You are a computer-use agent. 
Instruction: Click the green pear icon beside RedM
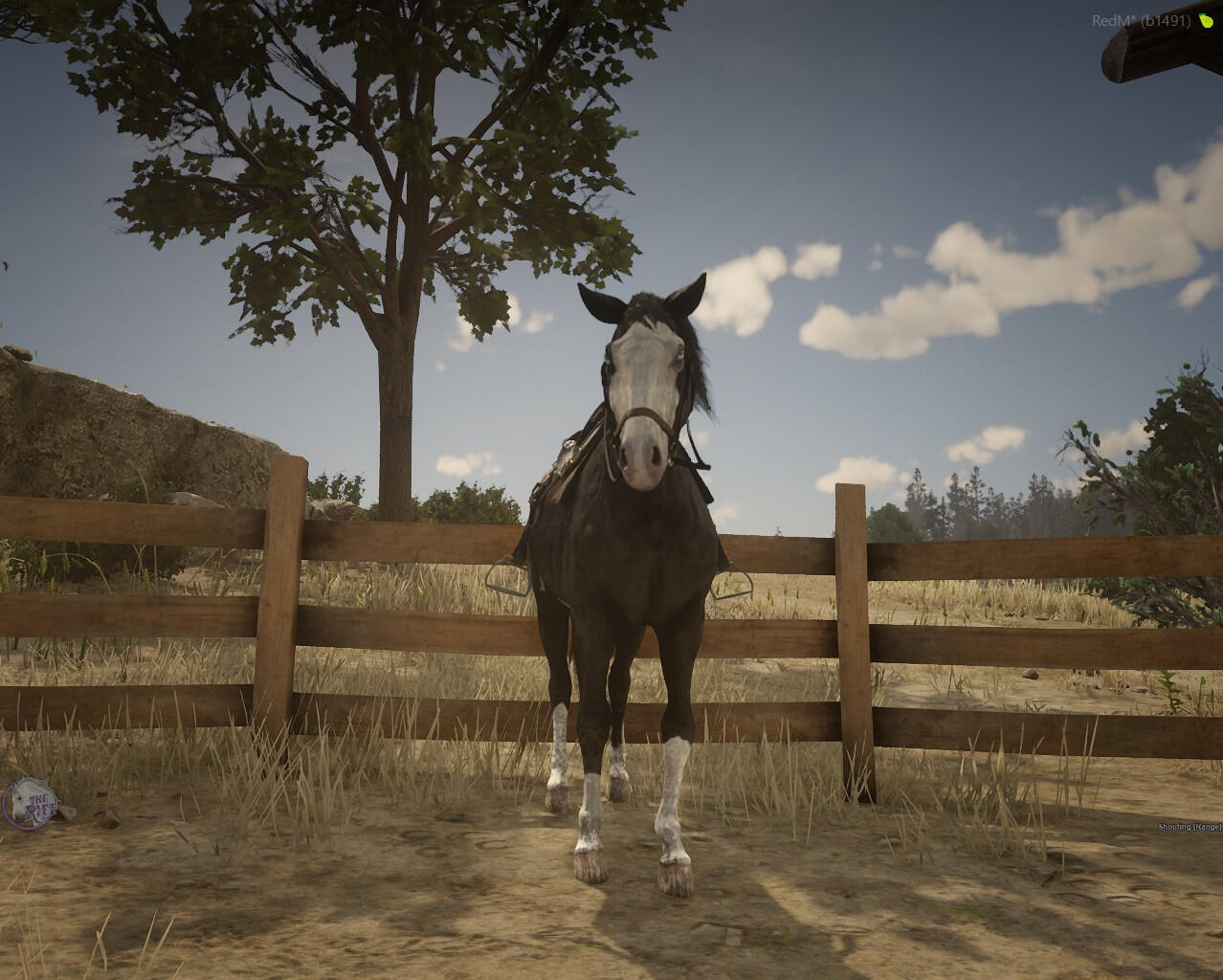pos(1206,21)
